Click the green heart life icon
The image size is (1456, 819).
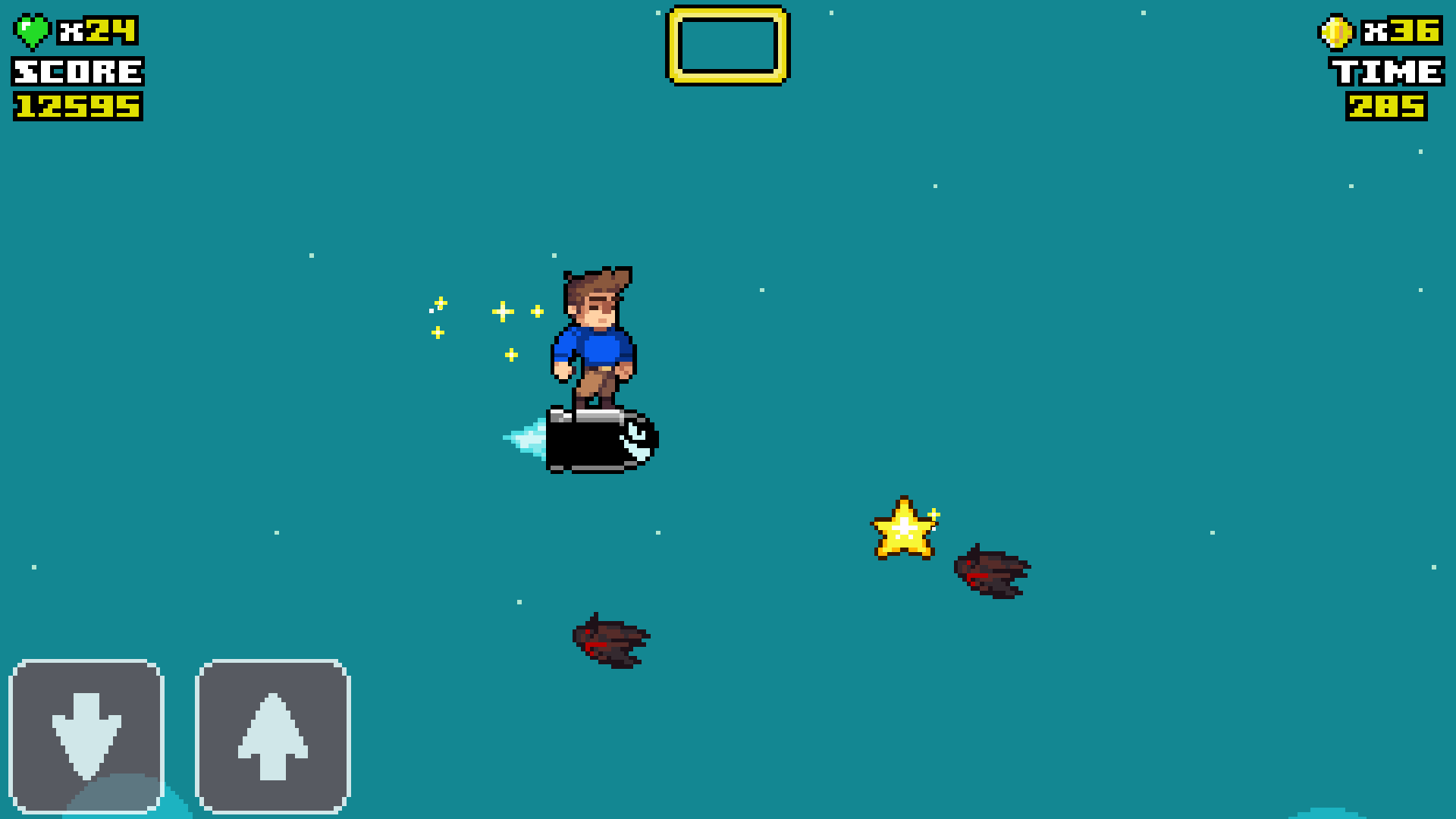32,32
